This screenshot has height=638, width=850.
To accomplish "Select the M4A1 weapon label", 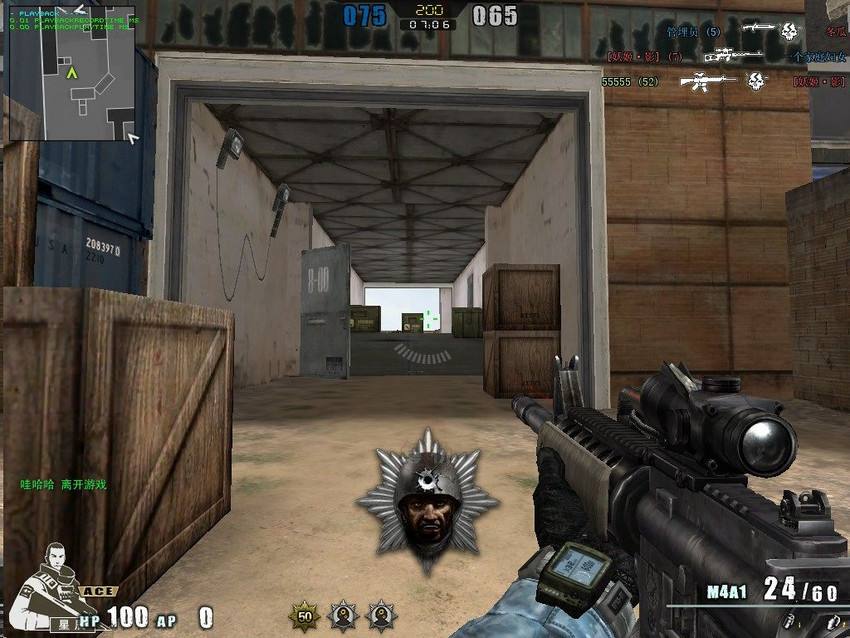I will coord(726,592).
